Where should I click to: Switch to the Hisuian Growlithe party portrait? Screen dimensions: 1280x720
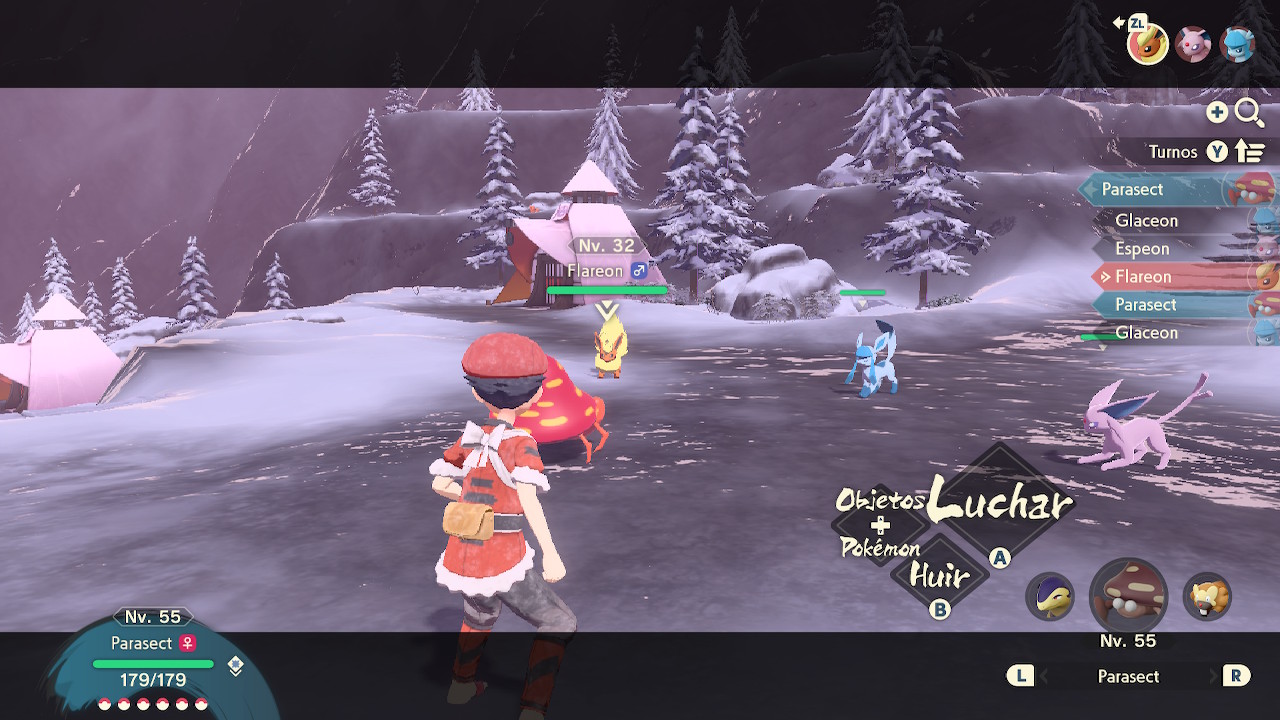(1207, 597)
